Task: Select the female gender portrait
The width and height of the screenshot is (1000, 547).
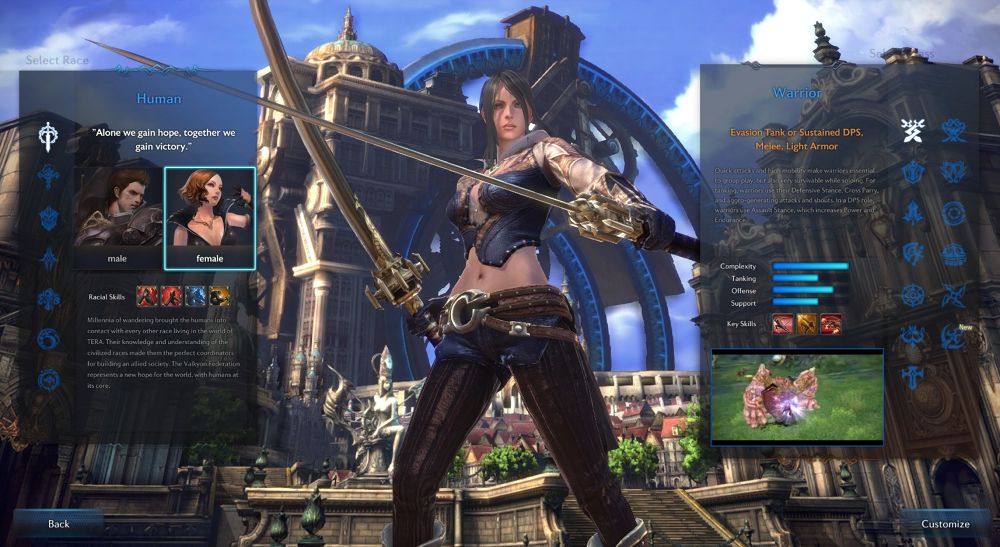Action: 209,215
